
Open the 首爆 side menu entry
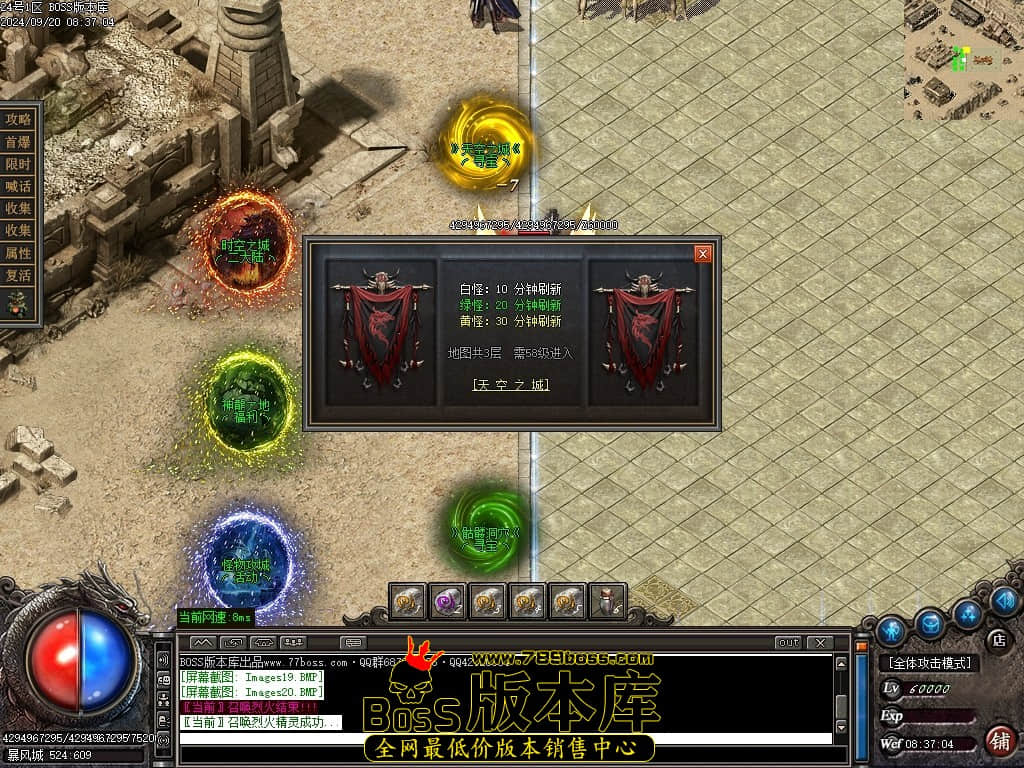(19, 142)
